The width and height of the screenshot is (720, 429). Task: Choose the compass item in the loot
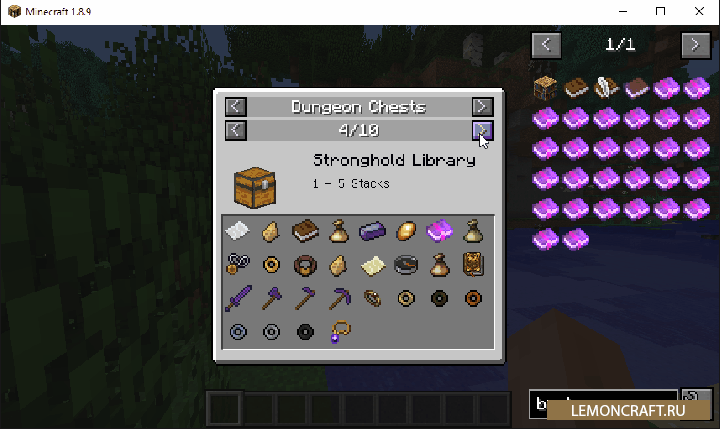pos(405,265)
